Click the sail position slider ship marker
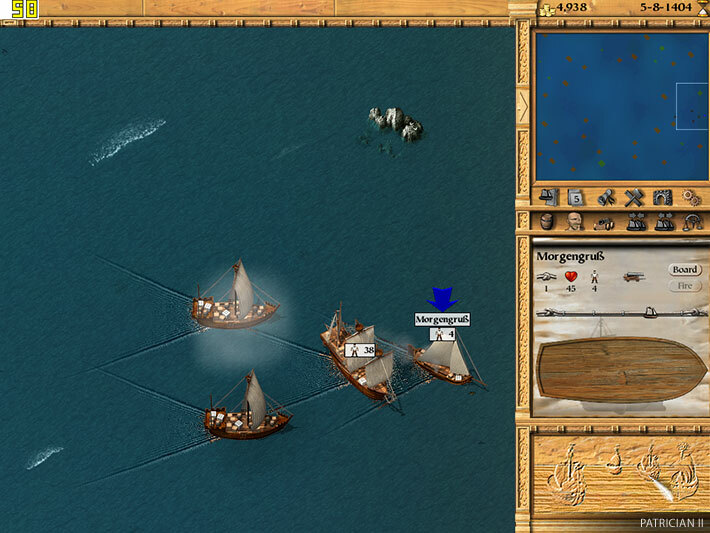 coord(652,312)
